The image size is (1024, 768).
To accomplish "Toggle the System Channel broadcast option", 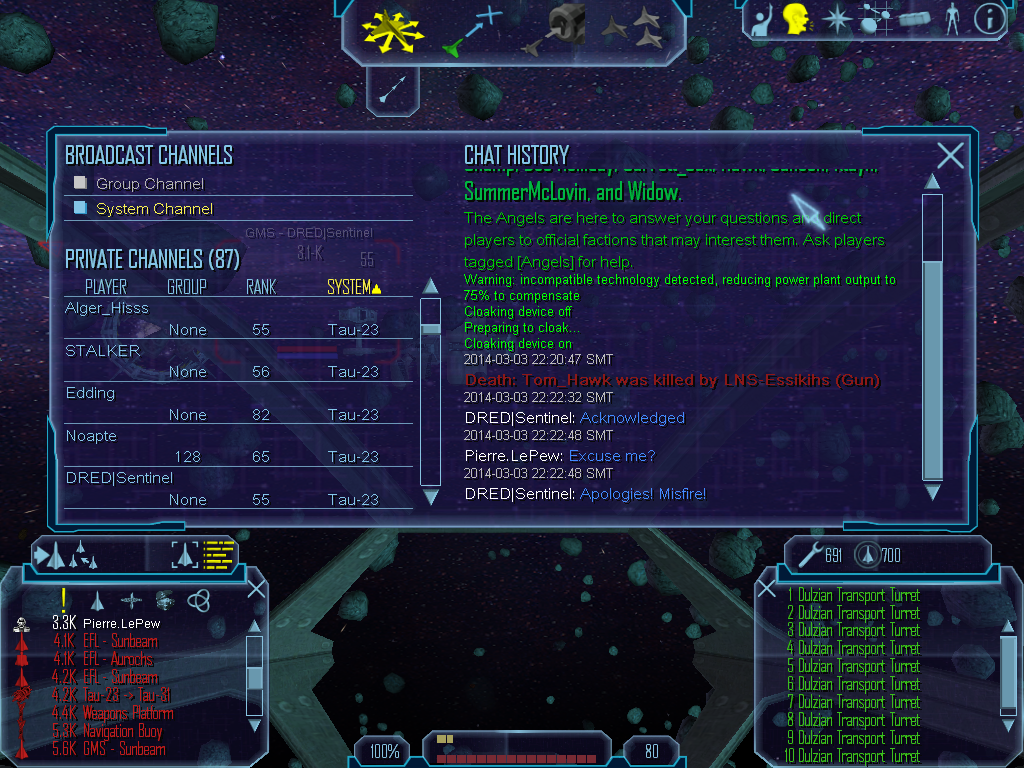I will click(81, 208).
